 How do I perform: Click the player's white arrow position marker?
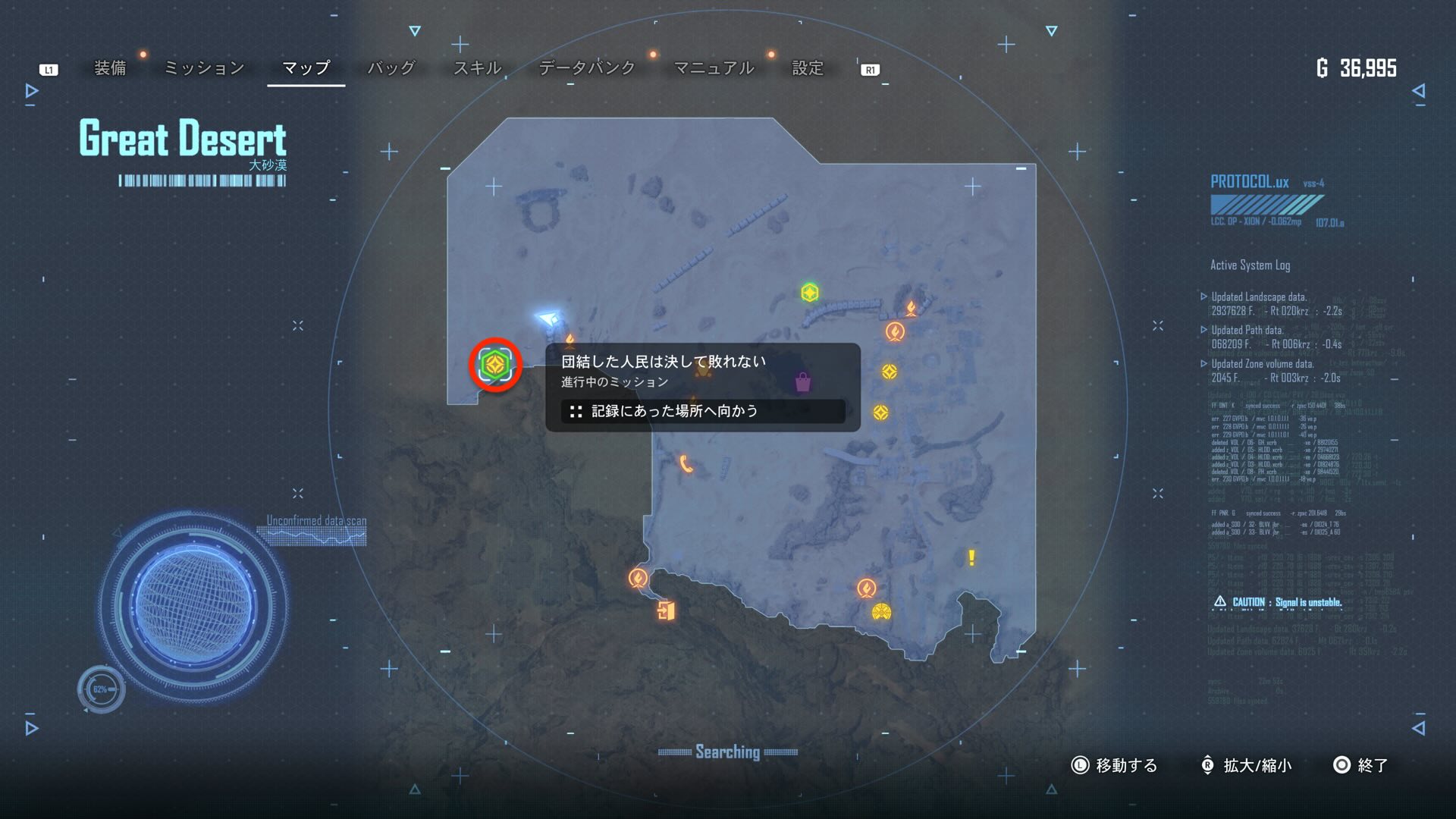[548, 317]
